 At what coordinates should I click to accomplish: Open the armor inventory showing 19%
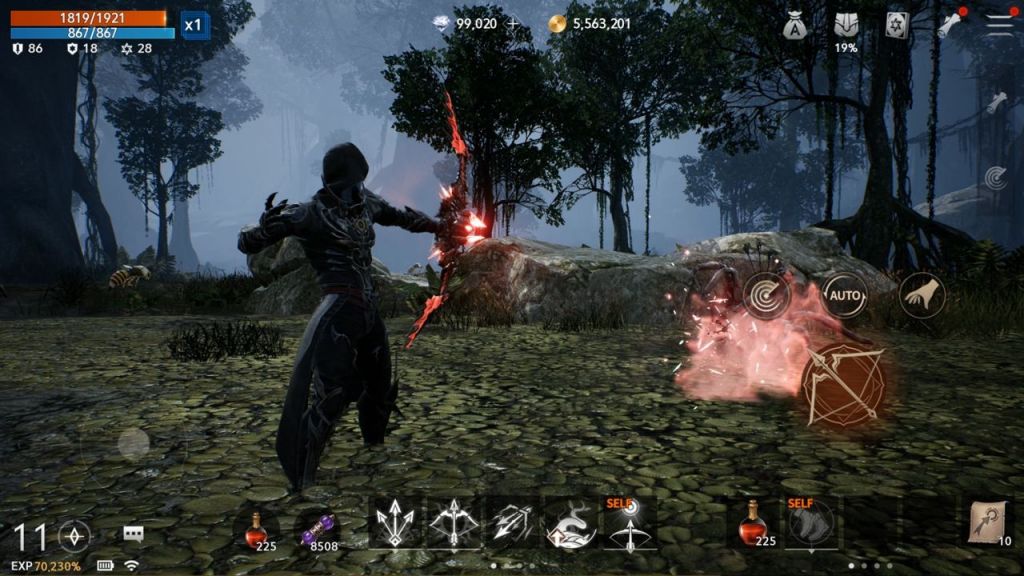(846, 26)
